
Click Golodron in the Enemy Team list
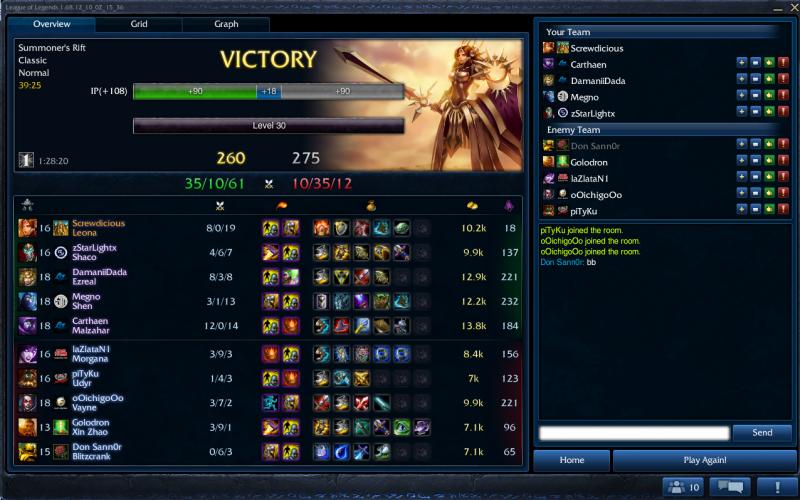coord(590,162)
